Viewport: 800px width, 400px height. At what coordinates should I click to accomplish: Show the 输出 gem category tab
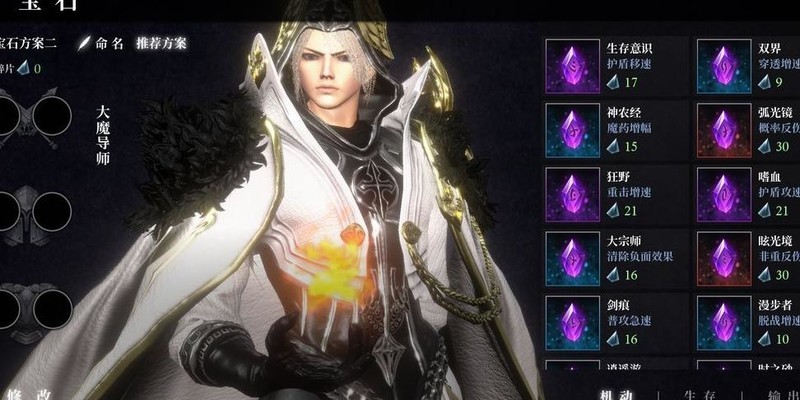click(780, 393)
